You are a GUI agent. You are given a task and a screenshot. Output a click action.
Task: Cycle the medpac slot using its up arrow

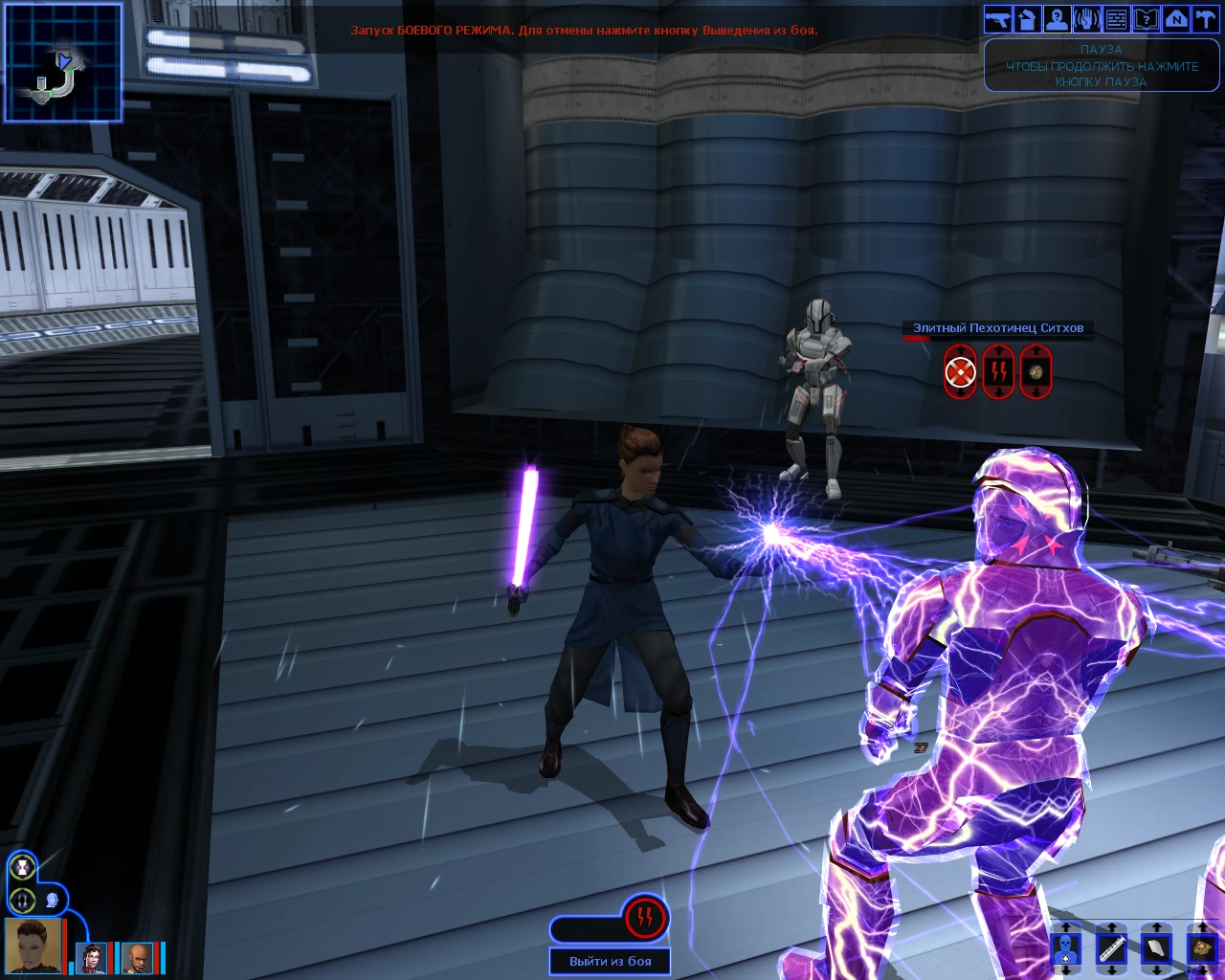(1066, 924)
